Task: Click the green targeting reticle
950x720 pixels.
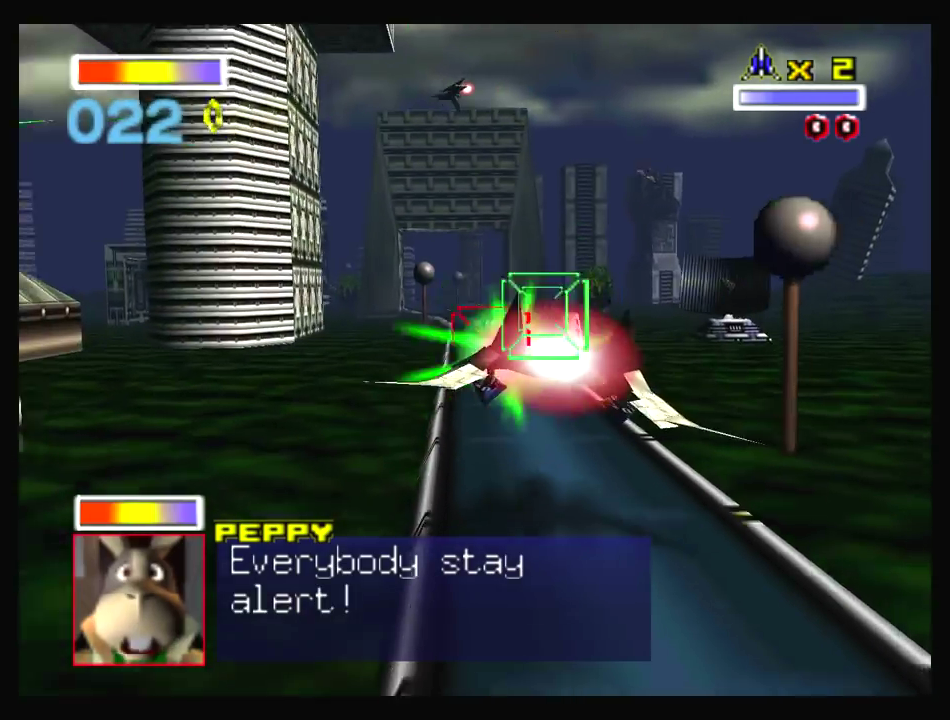Action: [x=541, y=315]
